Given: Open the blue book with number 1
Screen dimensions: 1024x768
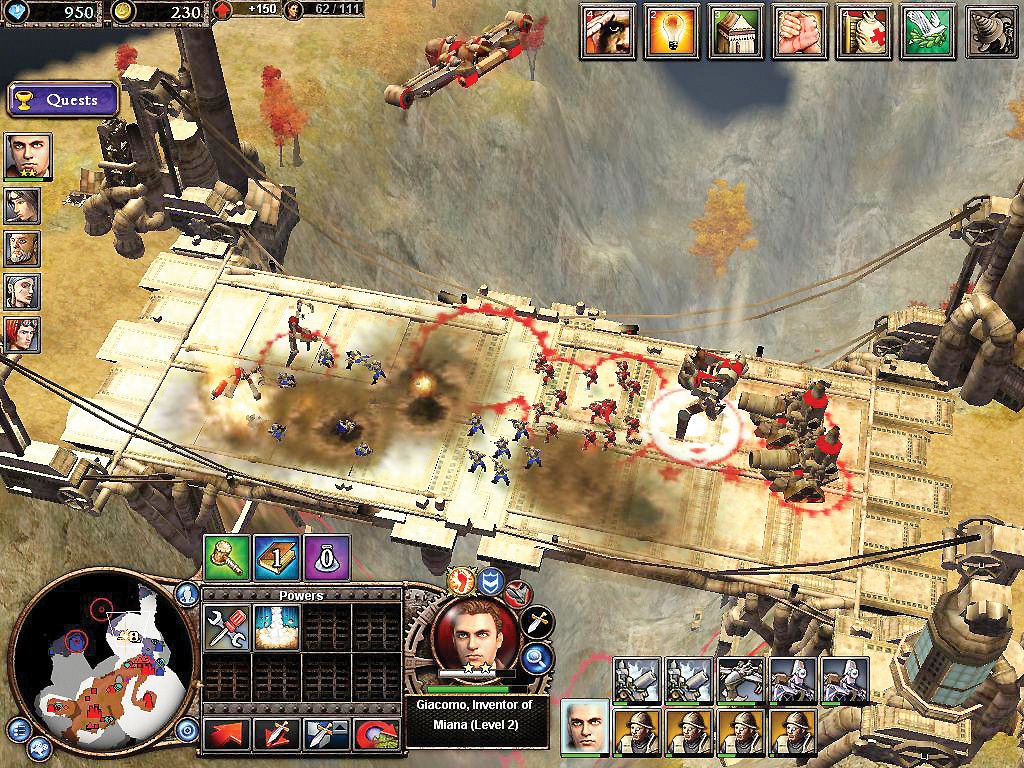Looking at the screenshot, I should tap(276, 557).
